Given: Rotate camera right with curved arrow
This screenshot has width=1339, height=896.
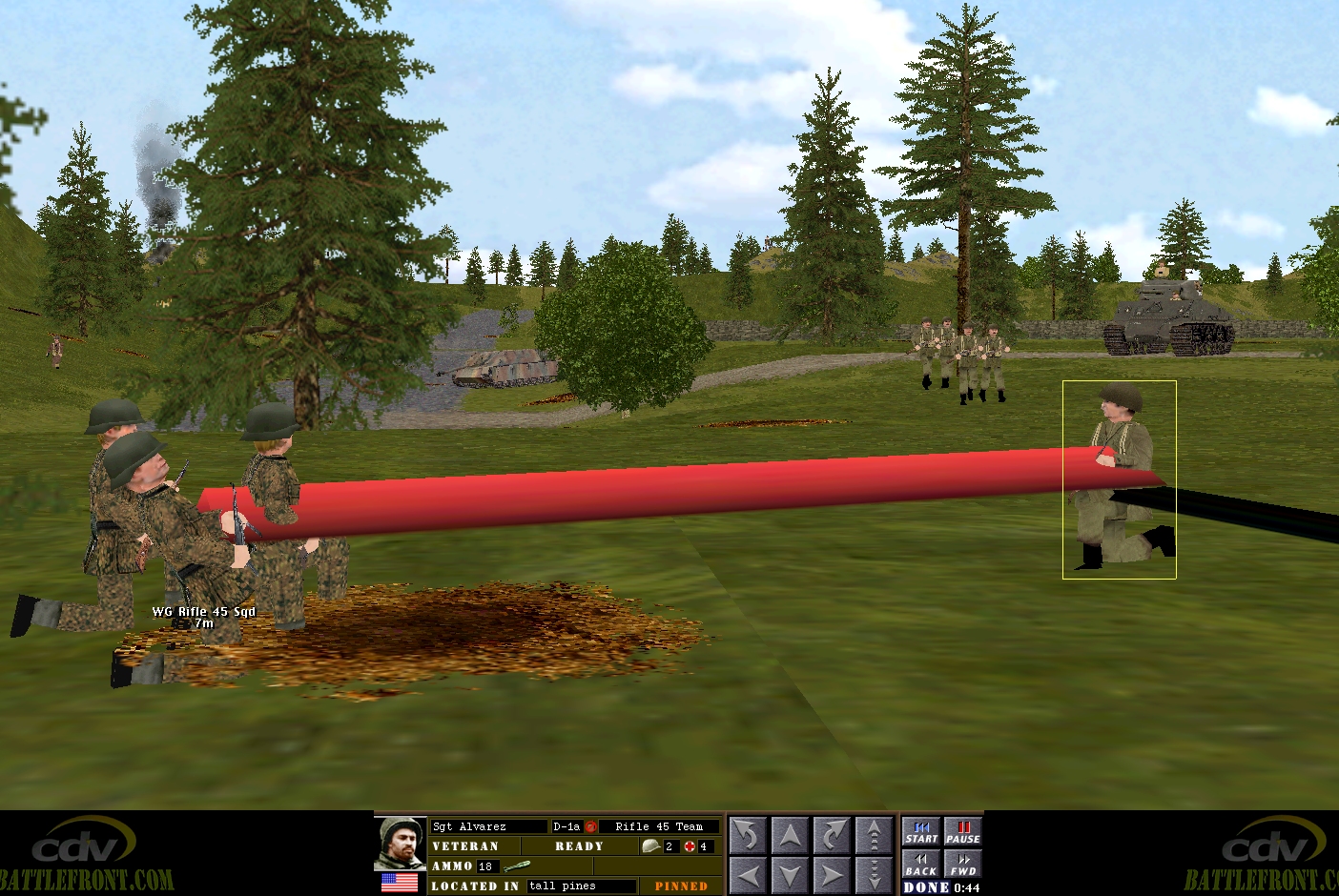Looking at the screenshot, I should click(832, 836).
